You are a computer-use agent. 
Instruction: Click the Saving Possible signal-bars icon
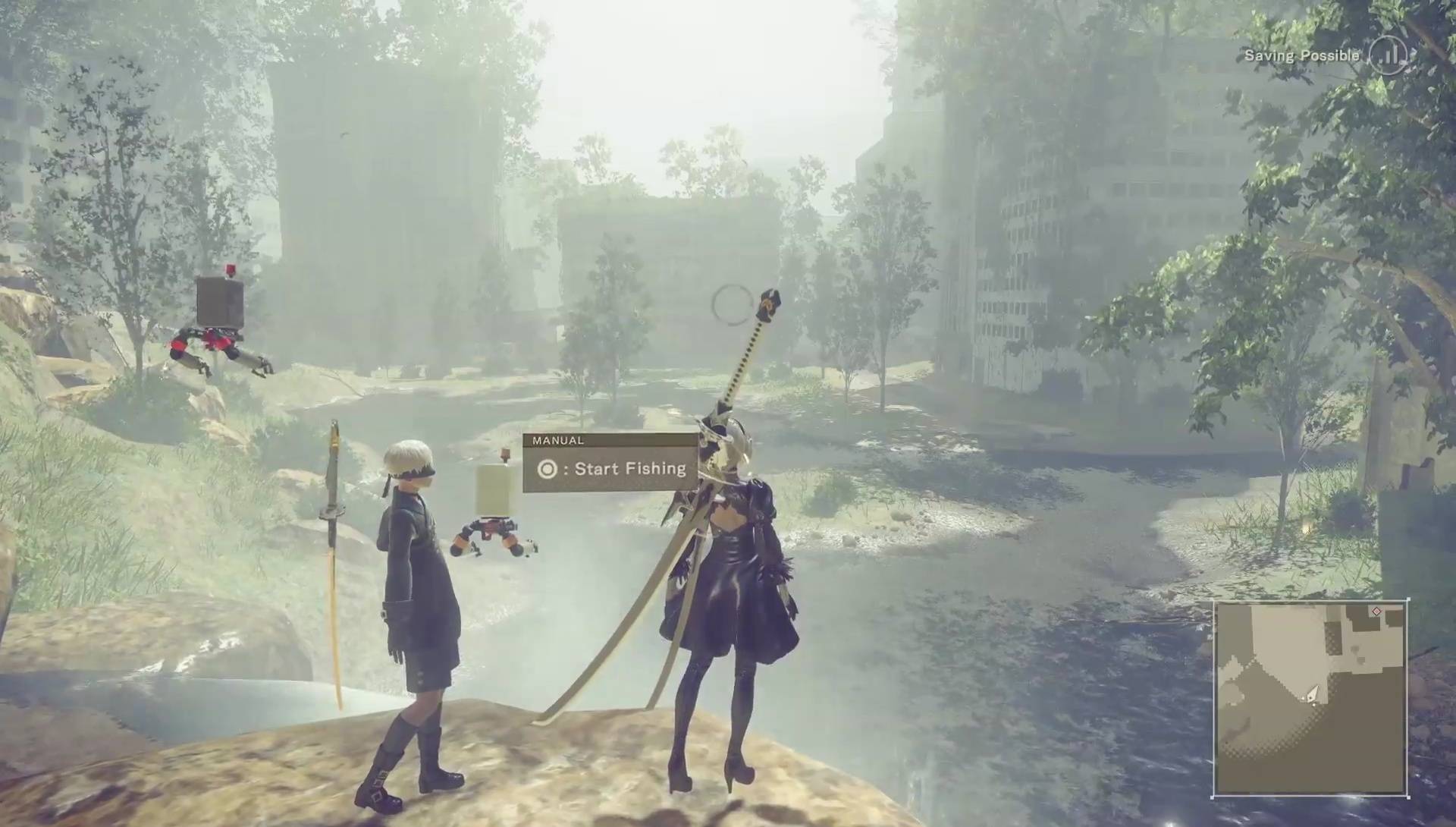[1389, 55]
